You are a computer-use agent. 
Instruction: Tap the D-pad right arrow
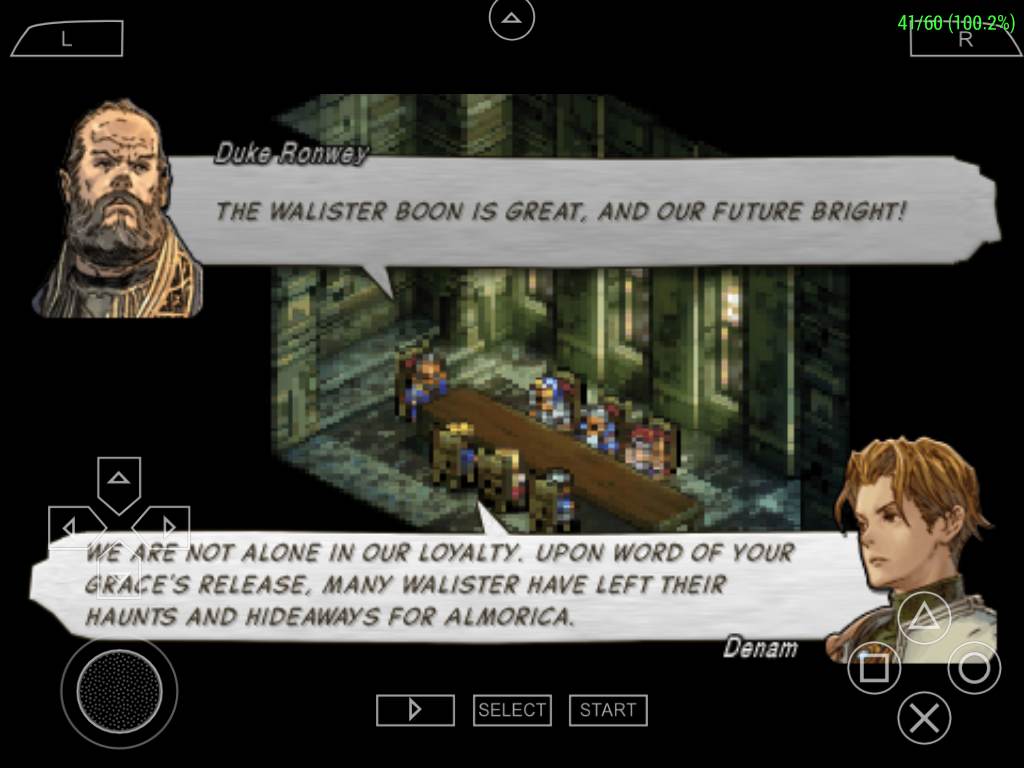pyautogui.click(x=167, y=525)
